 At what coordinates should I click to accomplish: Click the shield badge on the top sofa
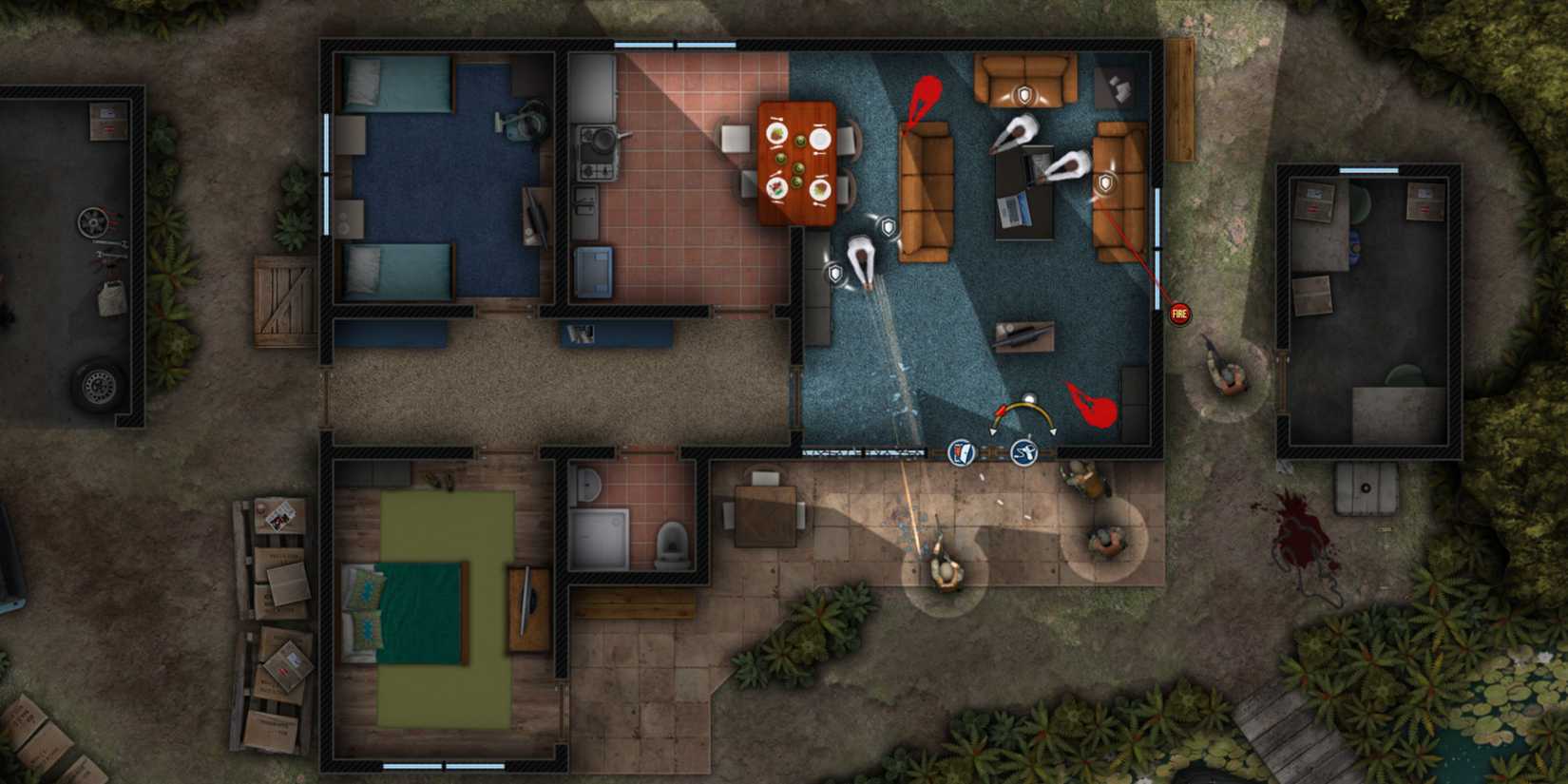point(1023,93)
